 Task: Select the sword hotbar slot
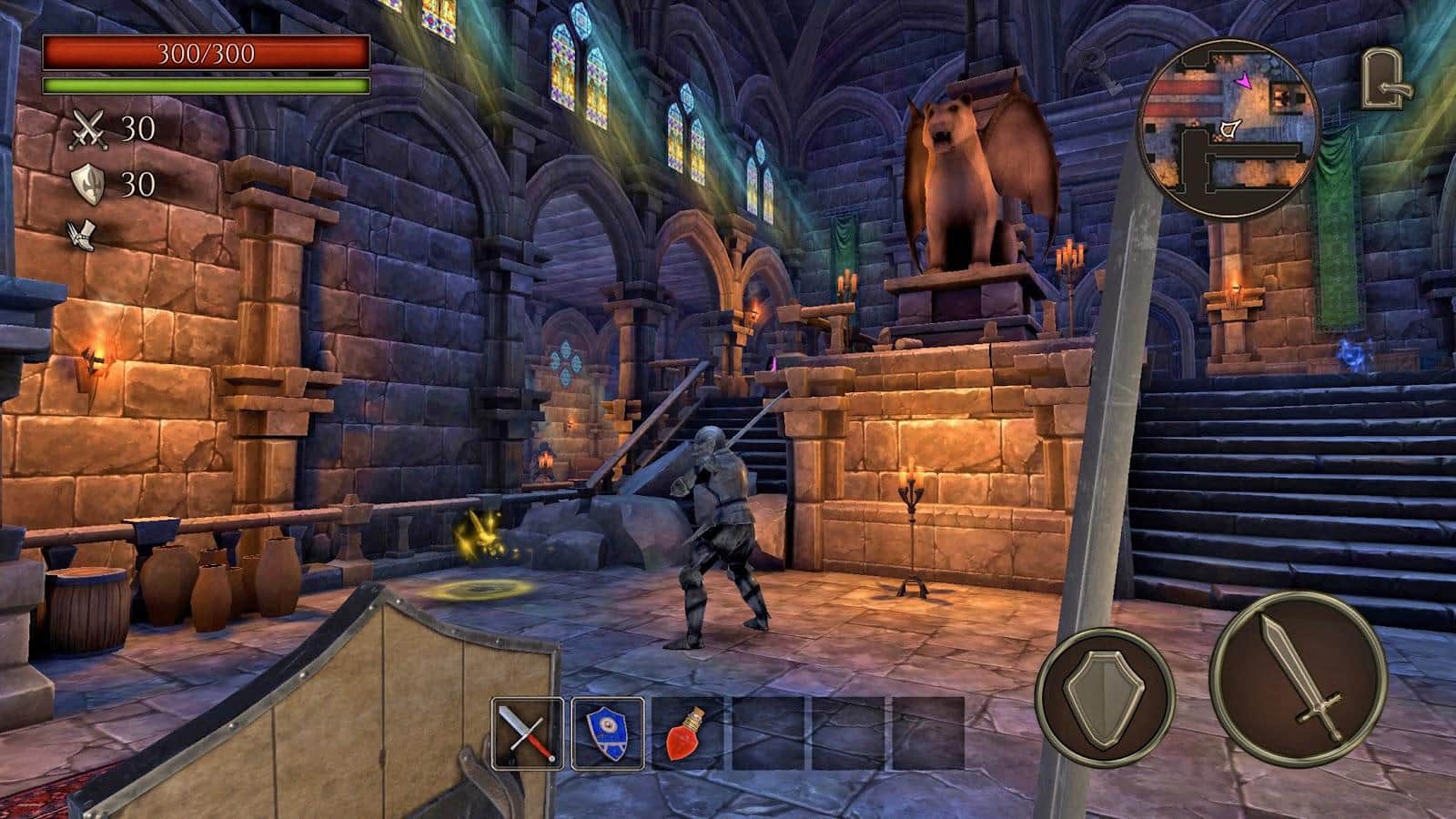[527, 733]
